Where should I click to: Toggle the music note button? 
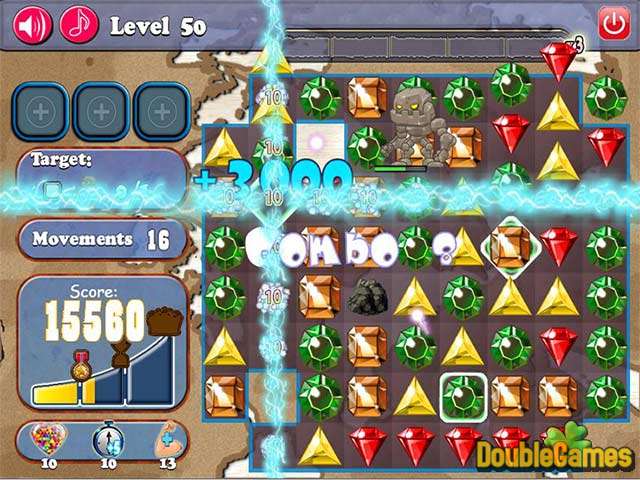click(x=79, y=23)
